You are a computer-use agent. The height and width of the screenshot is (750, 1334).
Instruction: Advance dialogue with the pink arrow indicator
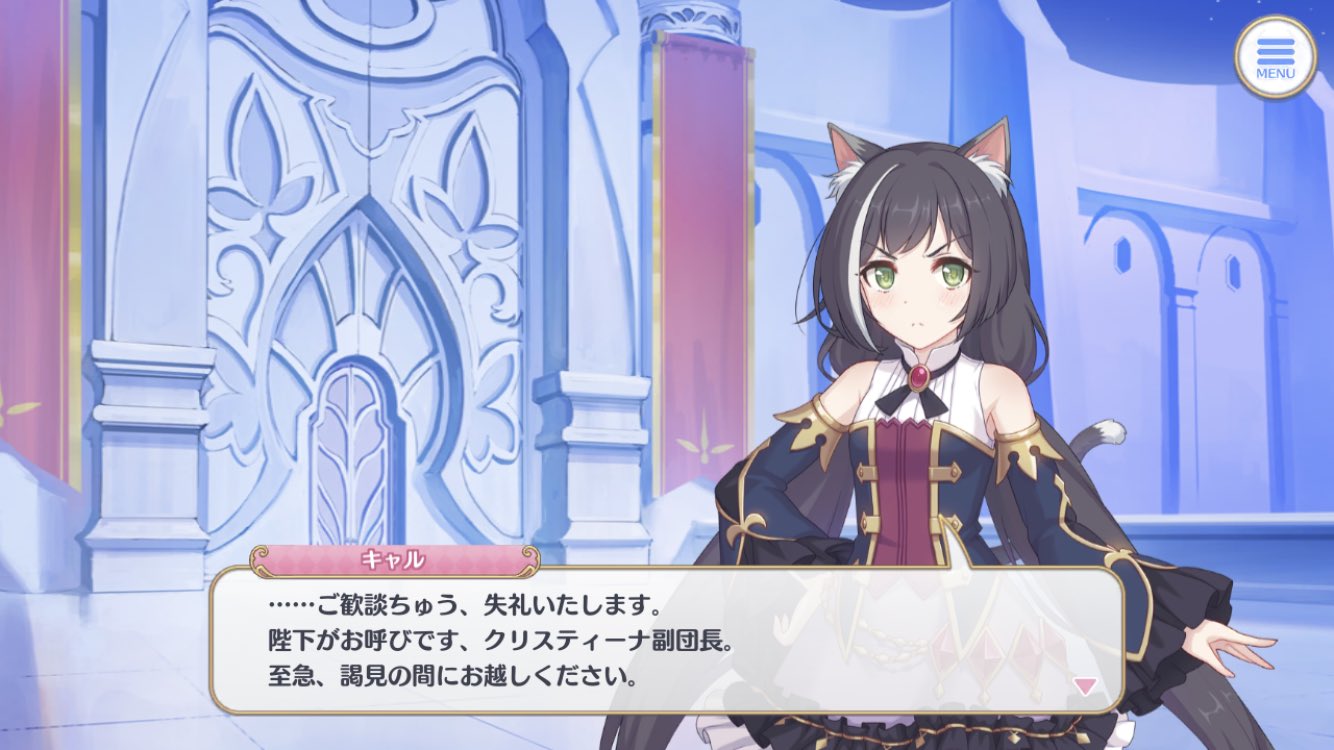point(1085,685)
